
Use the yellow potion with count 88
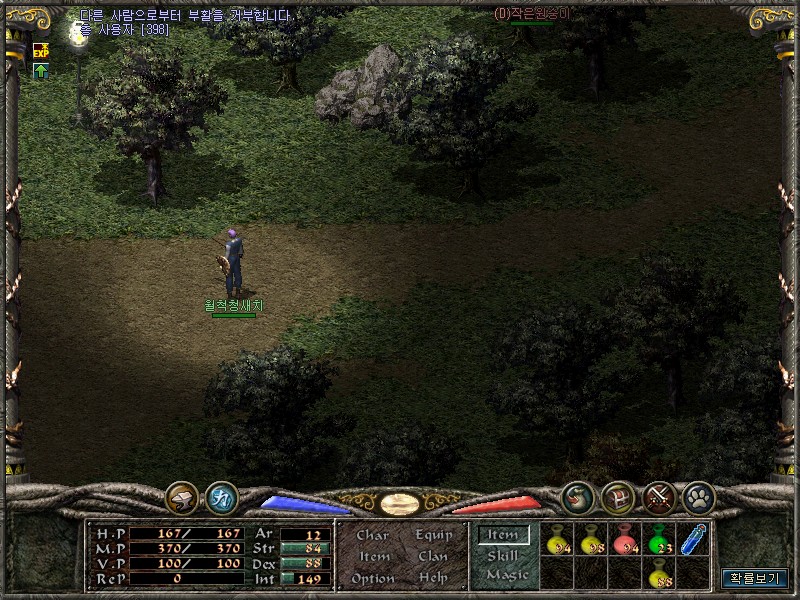pyautogui.click(x=658, y=573)
